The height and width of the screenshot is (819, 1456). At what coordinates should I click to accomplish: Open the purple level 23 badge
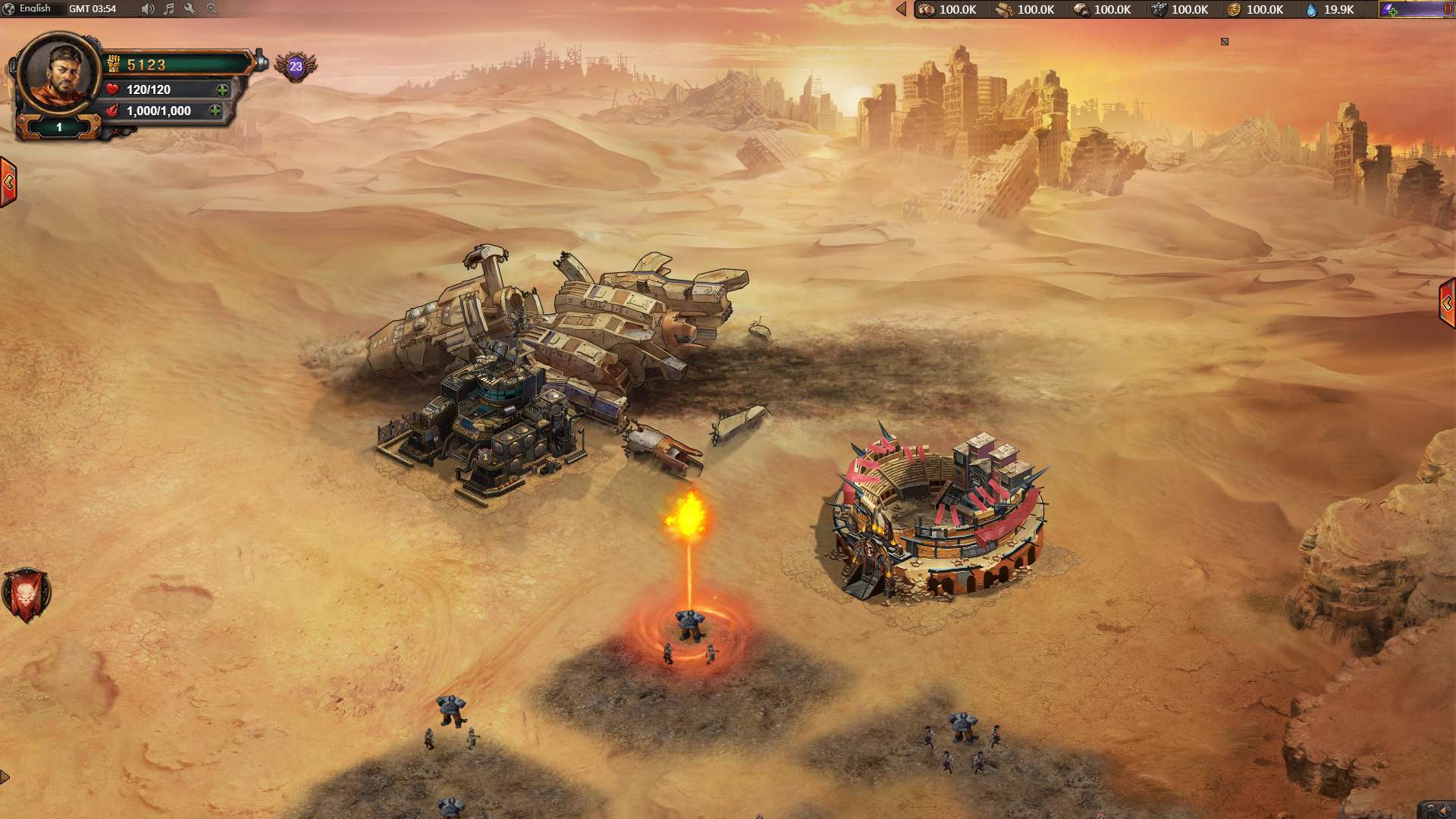coord(296,67)
